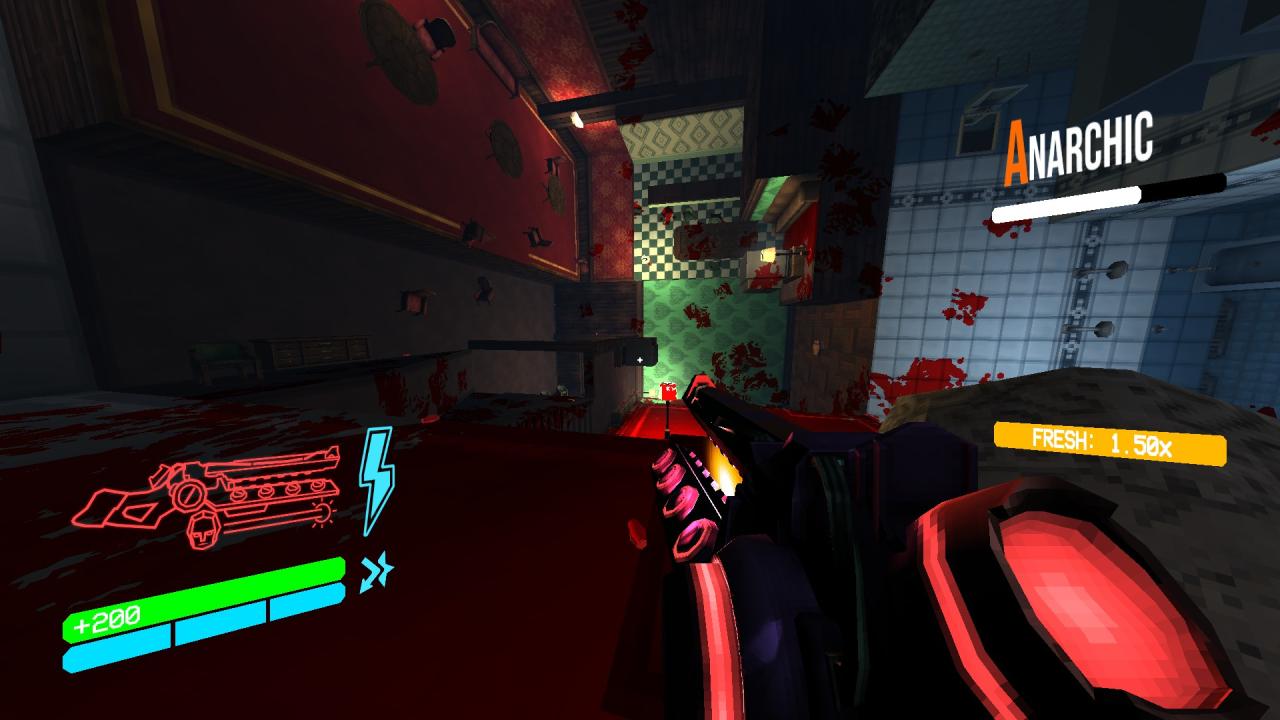Viewport: 1280px width, 720px height.
Task: Click the blue lightning bolt charge icon
Action: tap(376, 478)
